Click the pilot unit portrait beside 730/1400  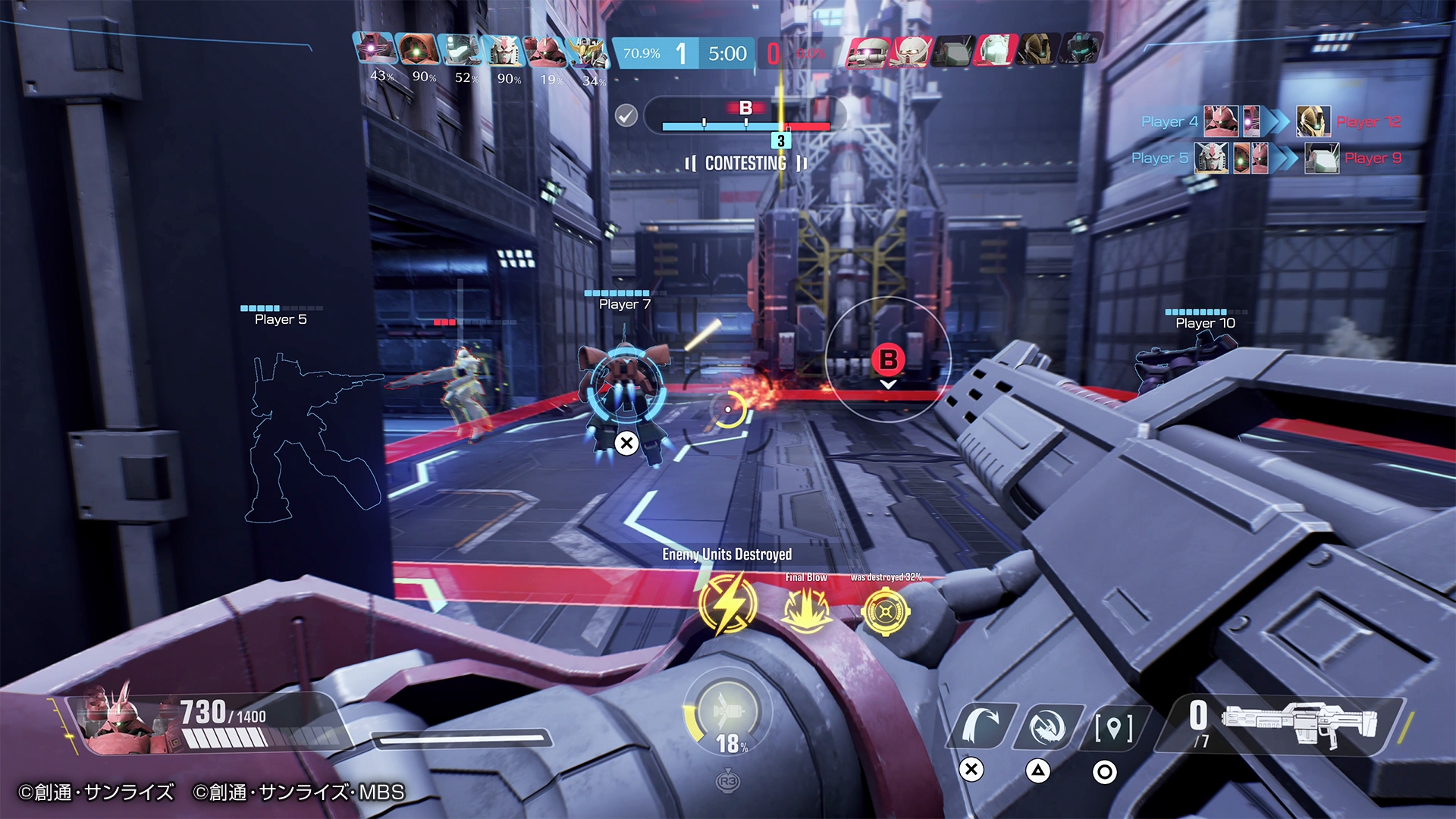coord(121,720)
